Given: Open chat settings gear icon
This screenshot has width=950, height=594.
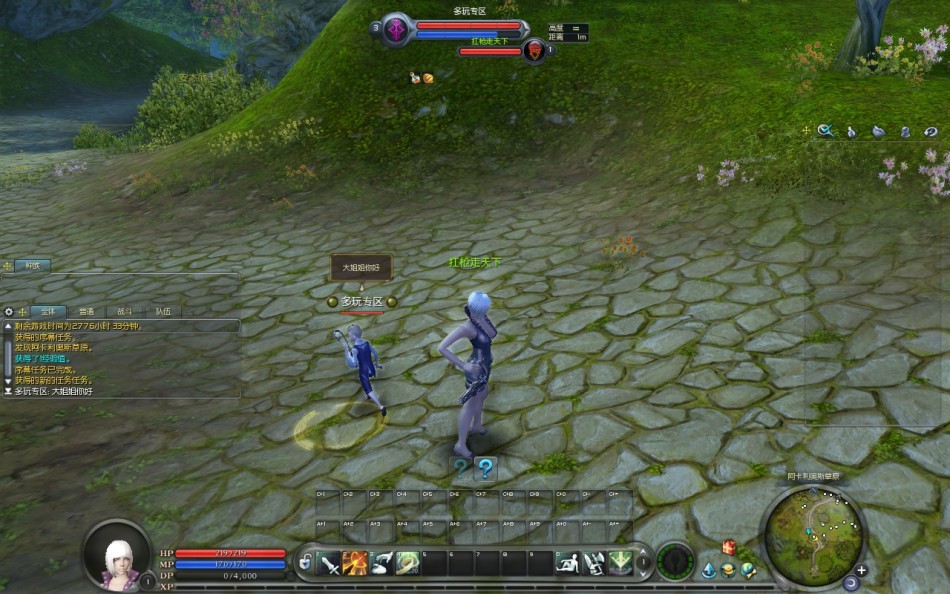Looking at the screenshot, I should pos(9,312).
